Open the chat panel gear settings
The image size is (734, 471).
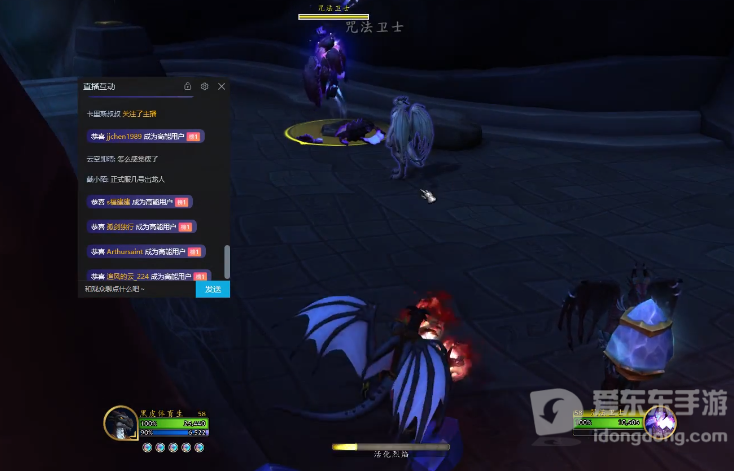tap(204, 87)
